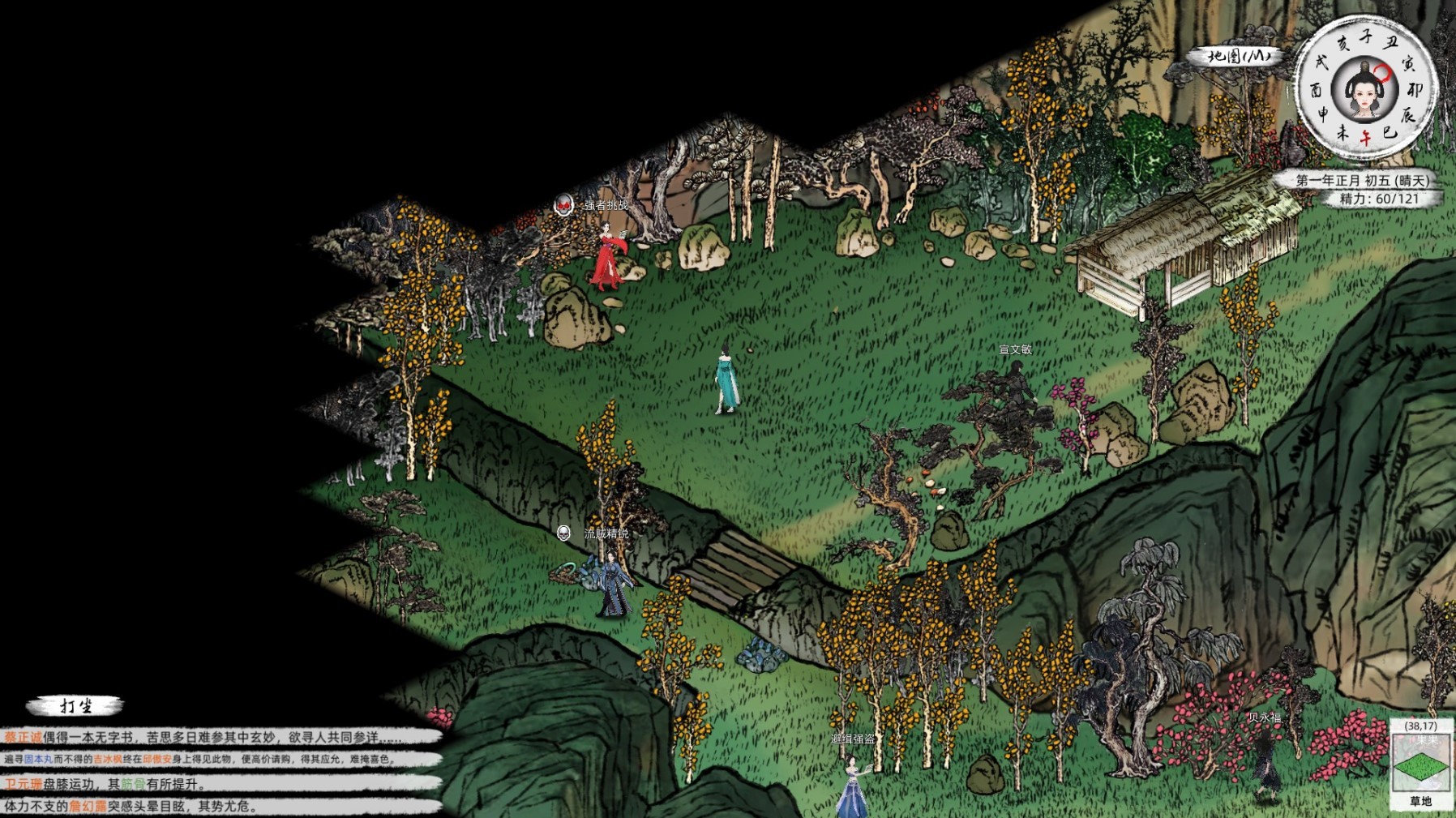Image resolution: width=1456 pixels, height=818 pixels.
Task: Click the 避缉强盗 name label
Action: click(x=853, y=739)
